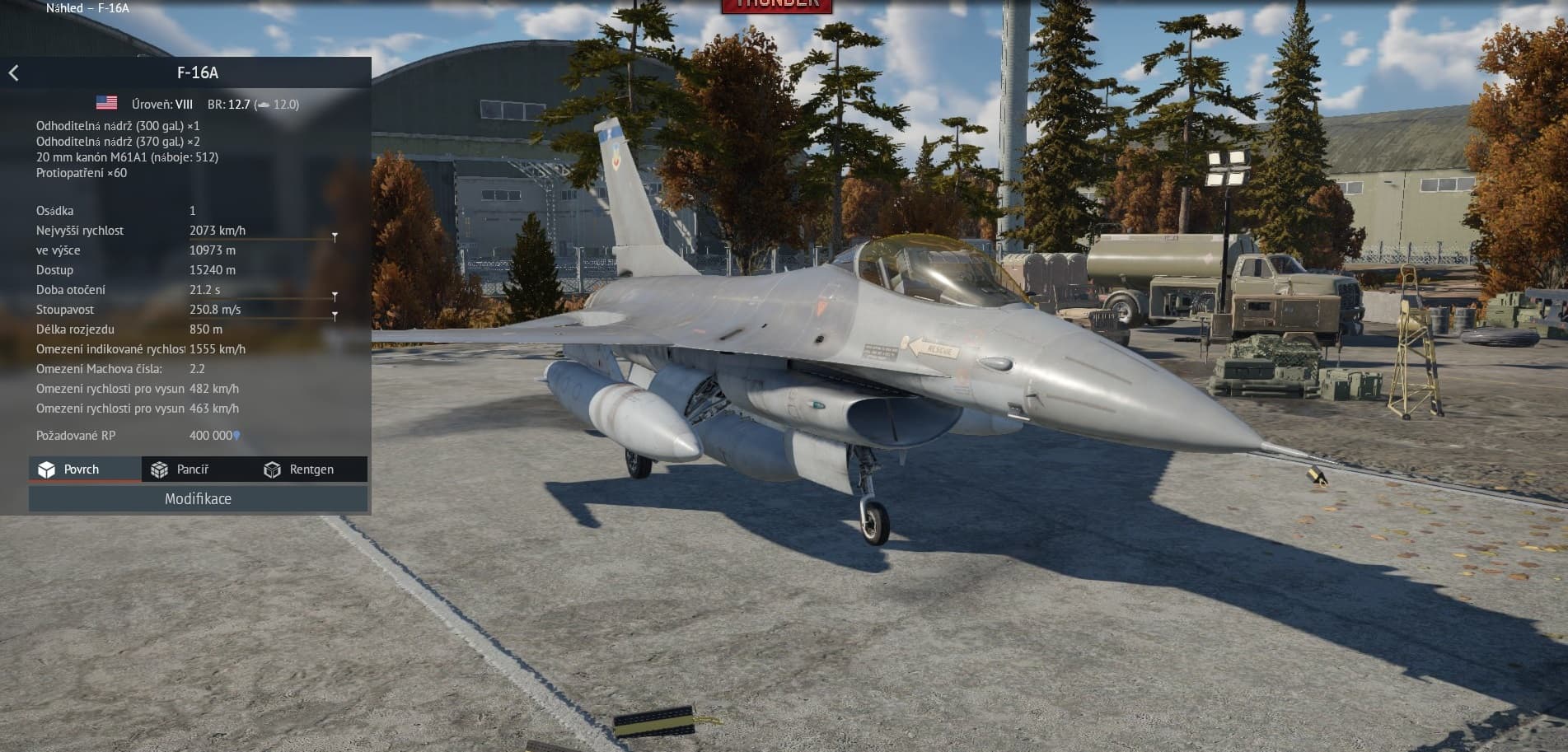
Task: Click the 20 mm kanón M61A1 line
Action: pos(126,156)
